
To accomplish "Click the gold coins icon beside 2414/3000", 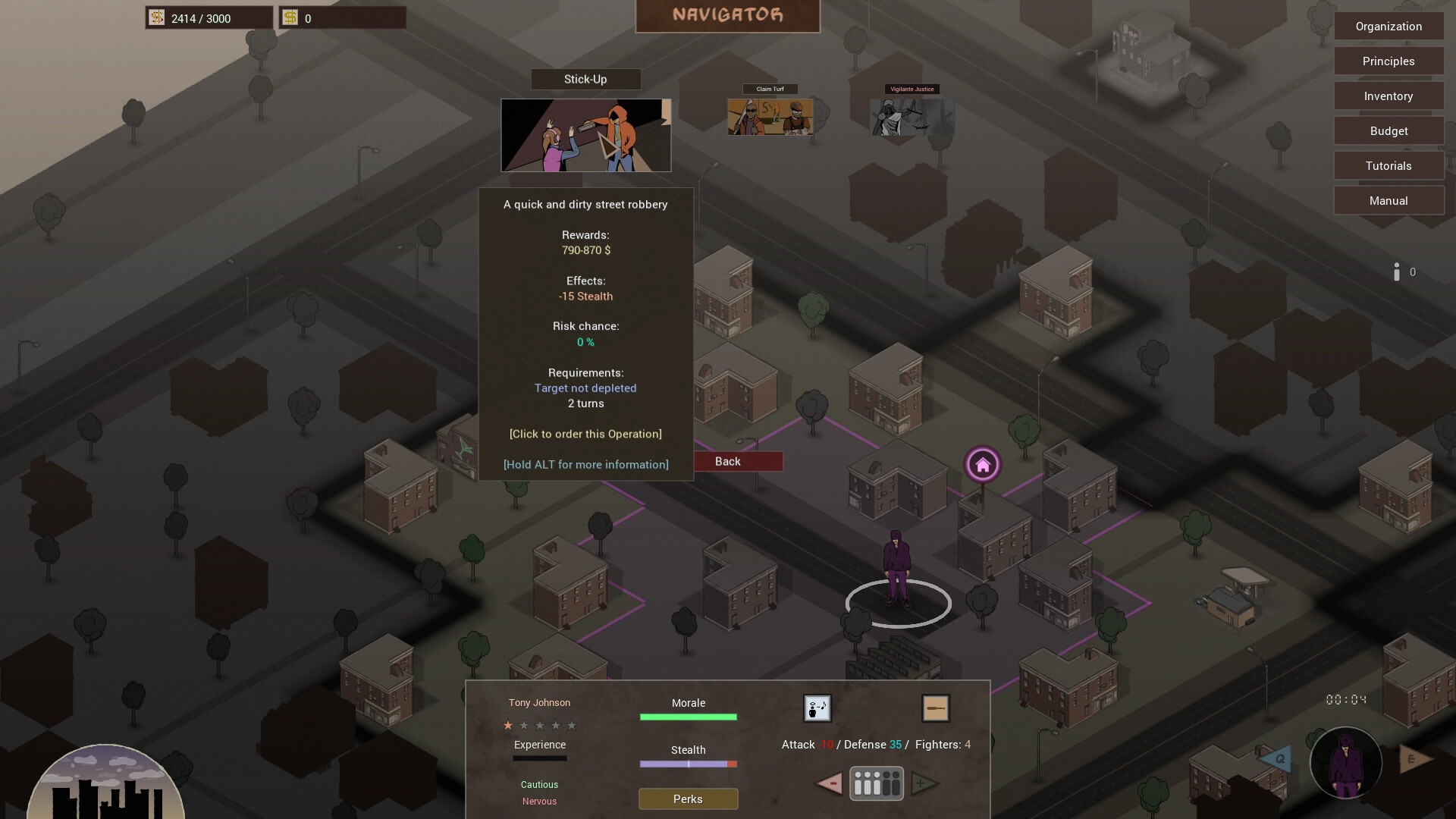I will pyautogui.click(x=156, y=17).
